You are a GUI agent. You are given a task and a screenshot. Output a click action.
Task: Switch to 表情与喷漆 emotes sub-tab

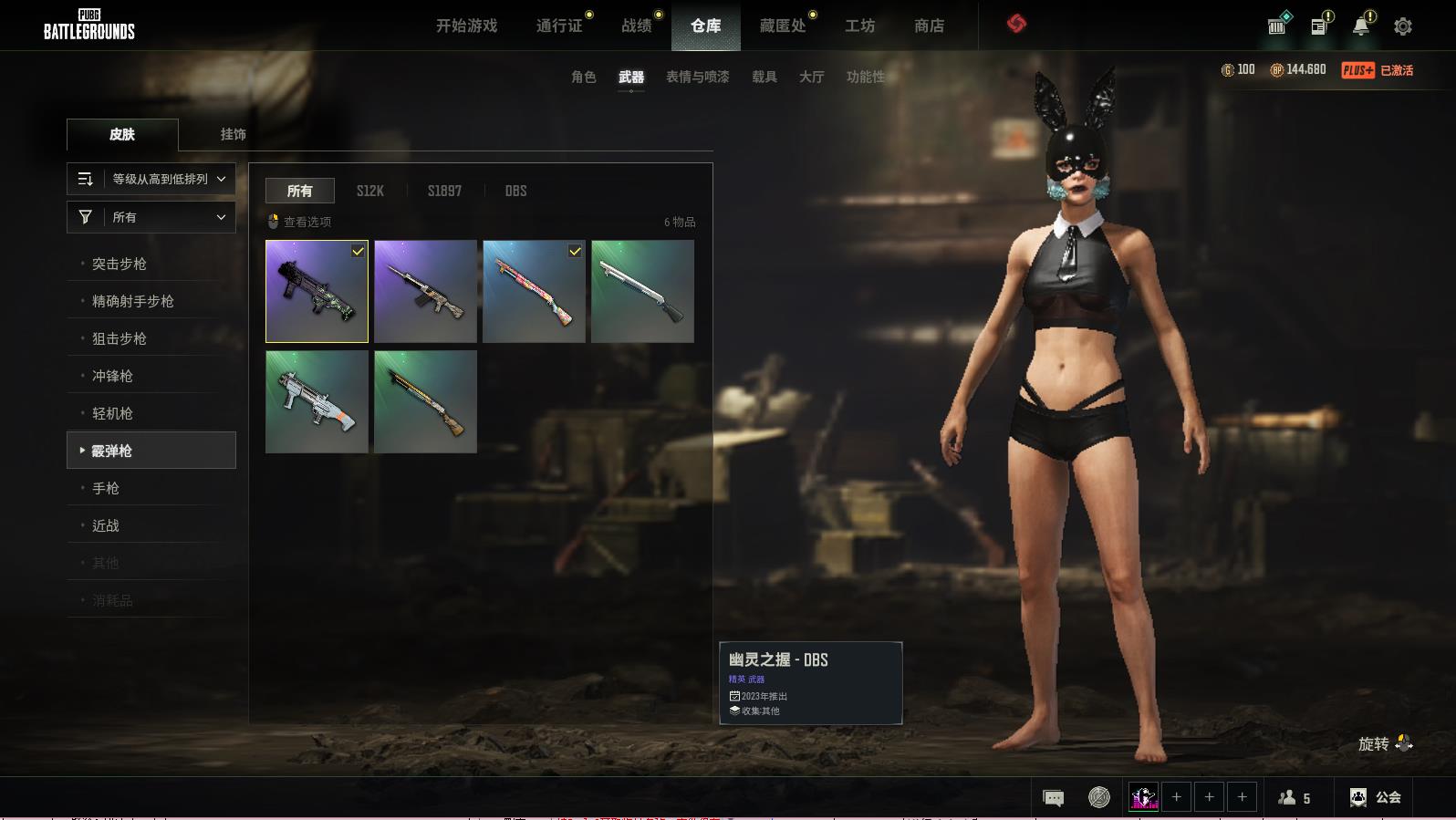pos(697,77)
